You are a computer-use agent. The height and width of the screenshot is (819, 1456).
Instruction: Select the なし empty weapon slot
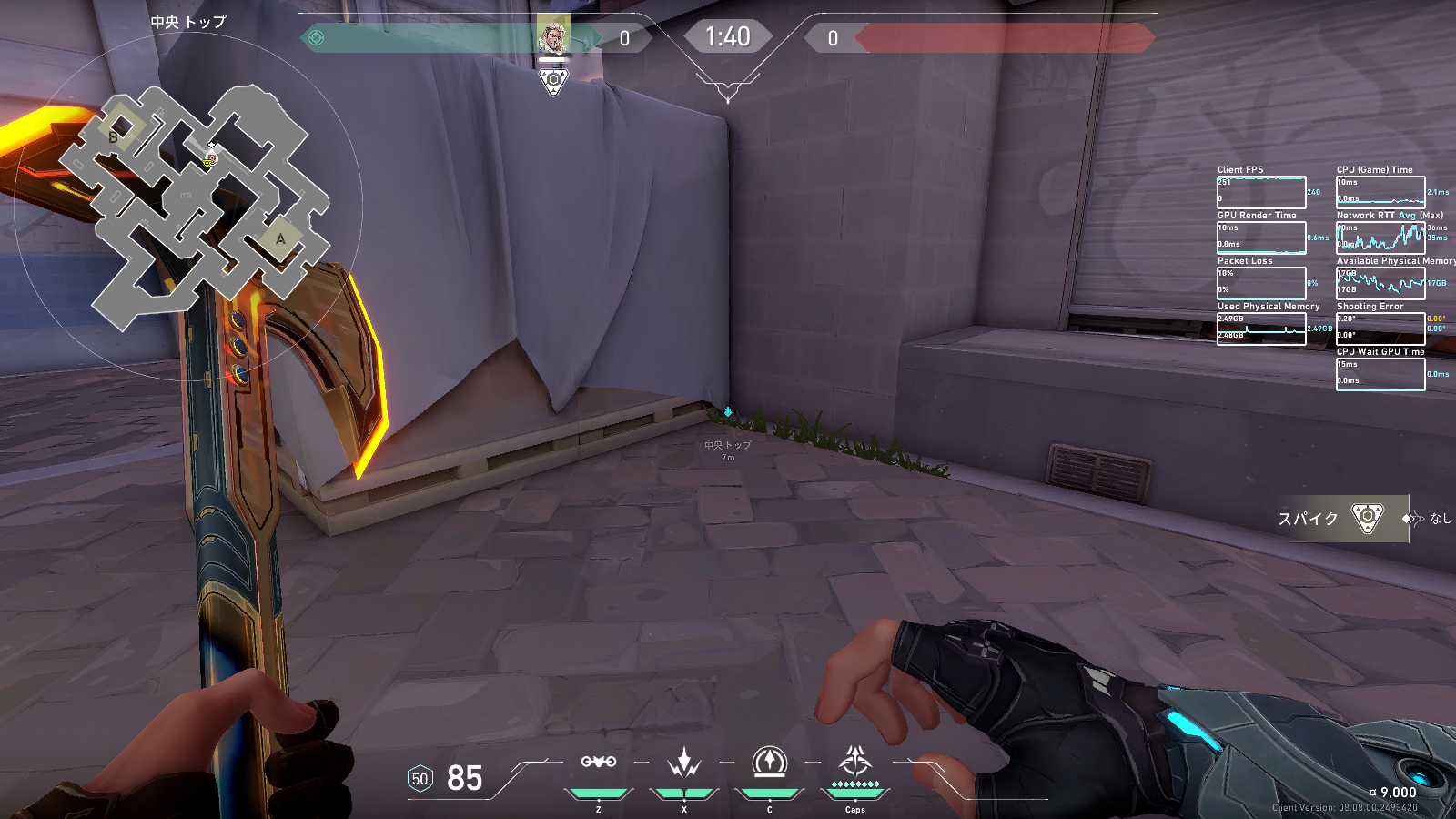[x=1432, y=518]
